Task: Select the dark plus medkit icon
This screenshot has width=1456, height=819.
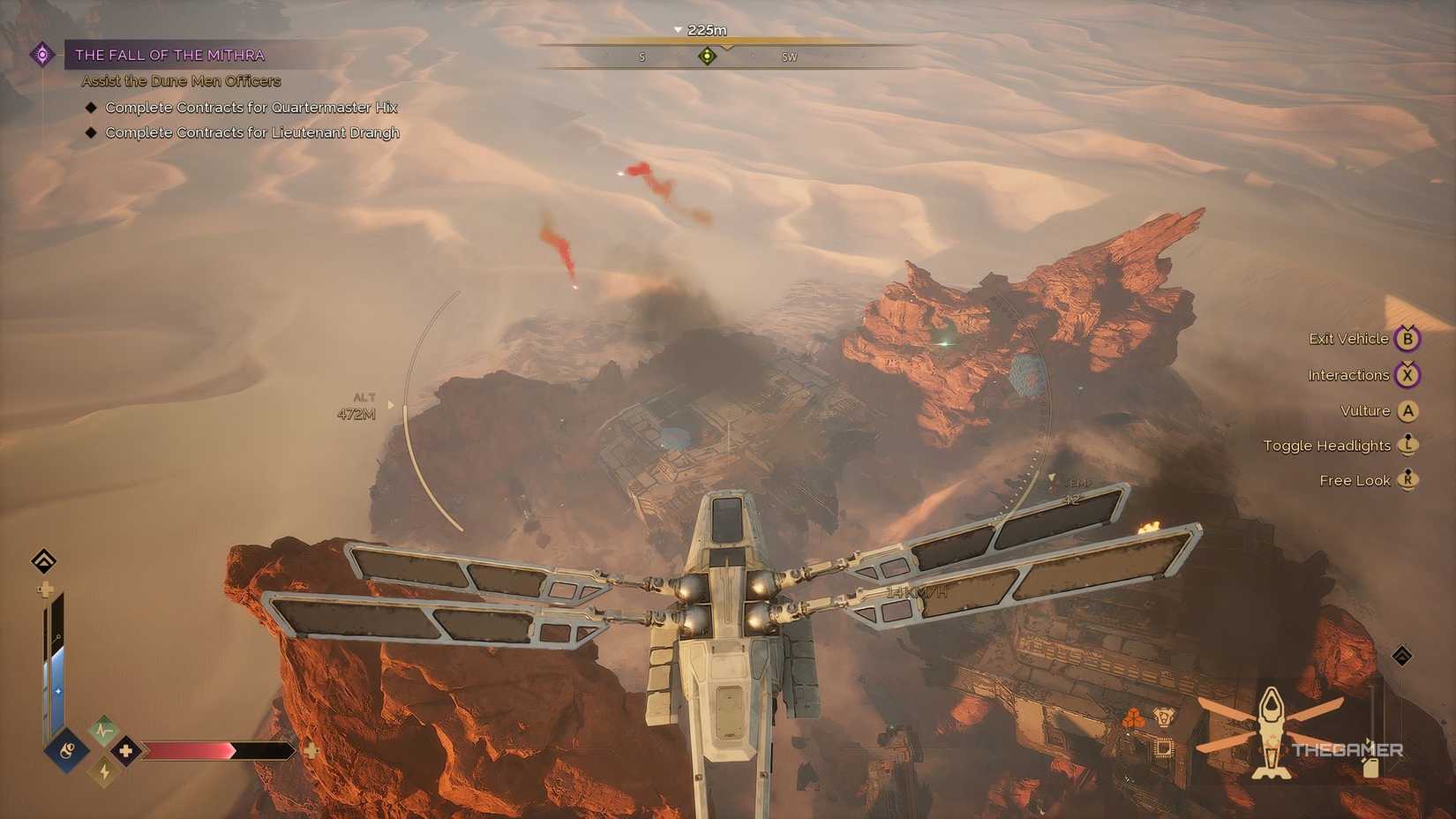Action: 124,752
